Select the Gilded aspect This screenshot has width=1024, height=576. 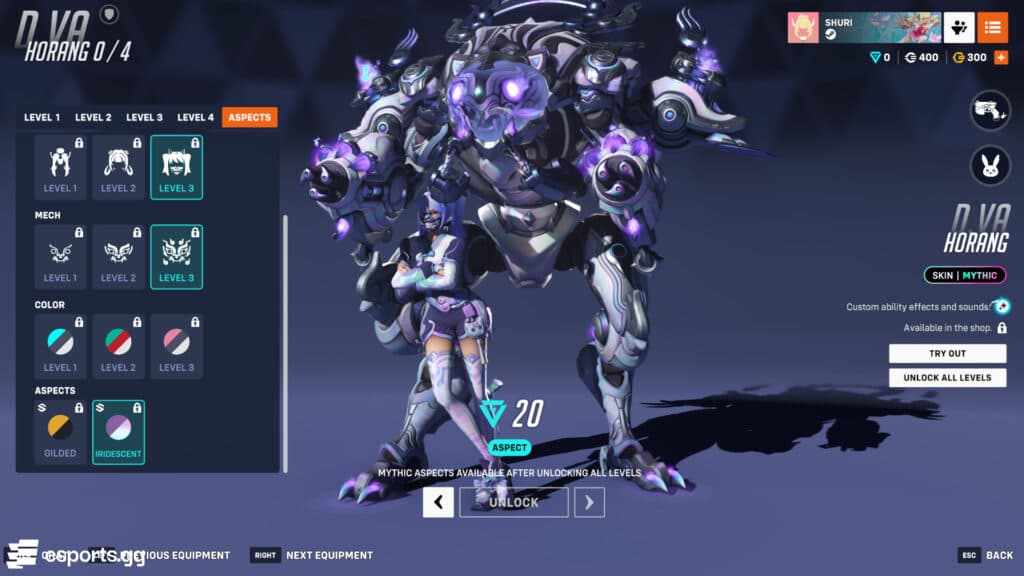pyautogui.click(x=60, y=432)
